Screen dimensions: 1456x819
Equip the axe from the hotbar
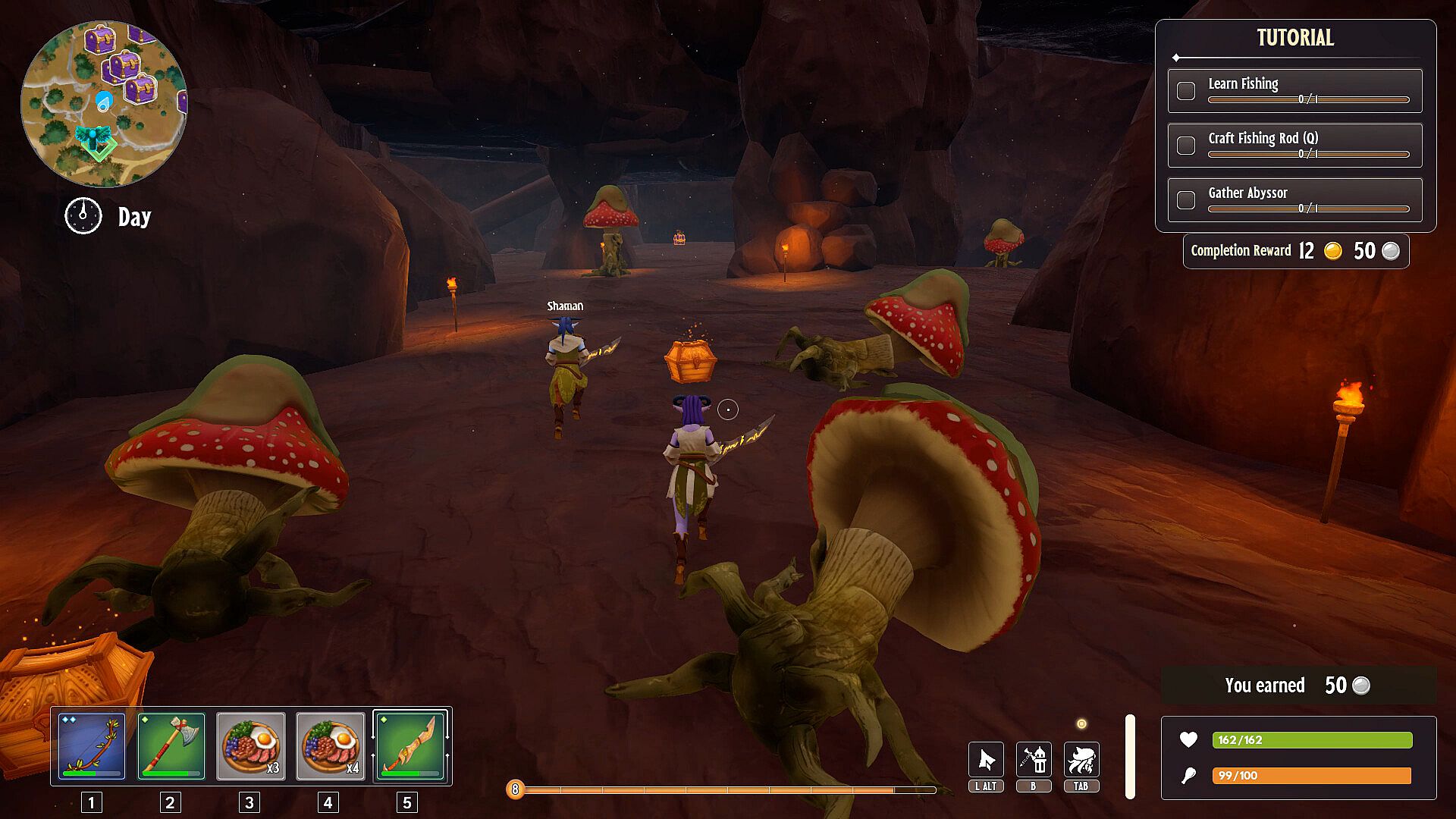pyautogui.click(x=171, y=745)
